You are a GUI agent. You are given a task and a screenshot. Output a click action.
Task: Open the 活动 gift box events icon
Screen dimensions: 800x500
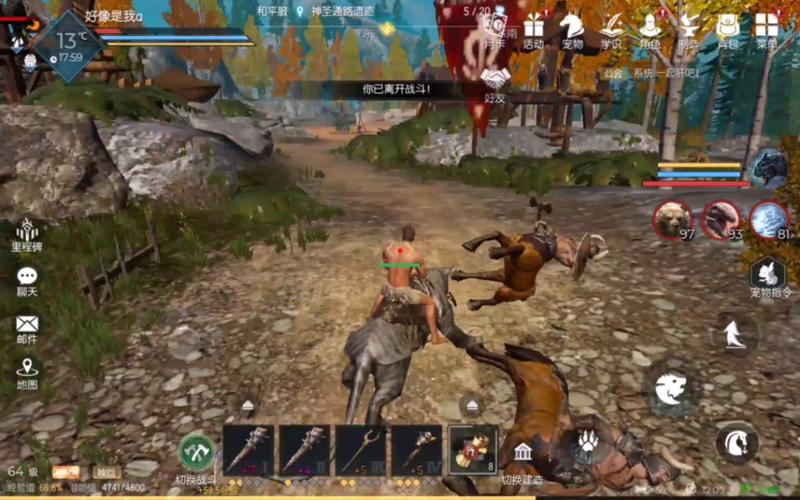coord(533,28)
